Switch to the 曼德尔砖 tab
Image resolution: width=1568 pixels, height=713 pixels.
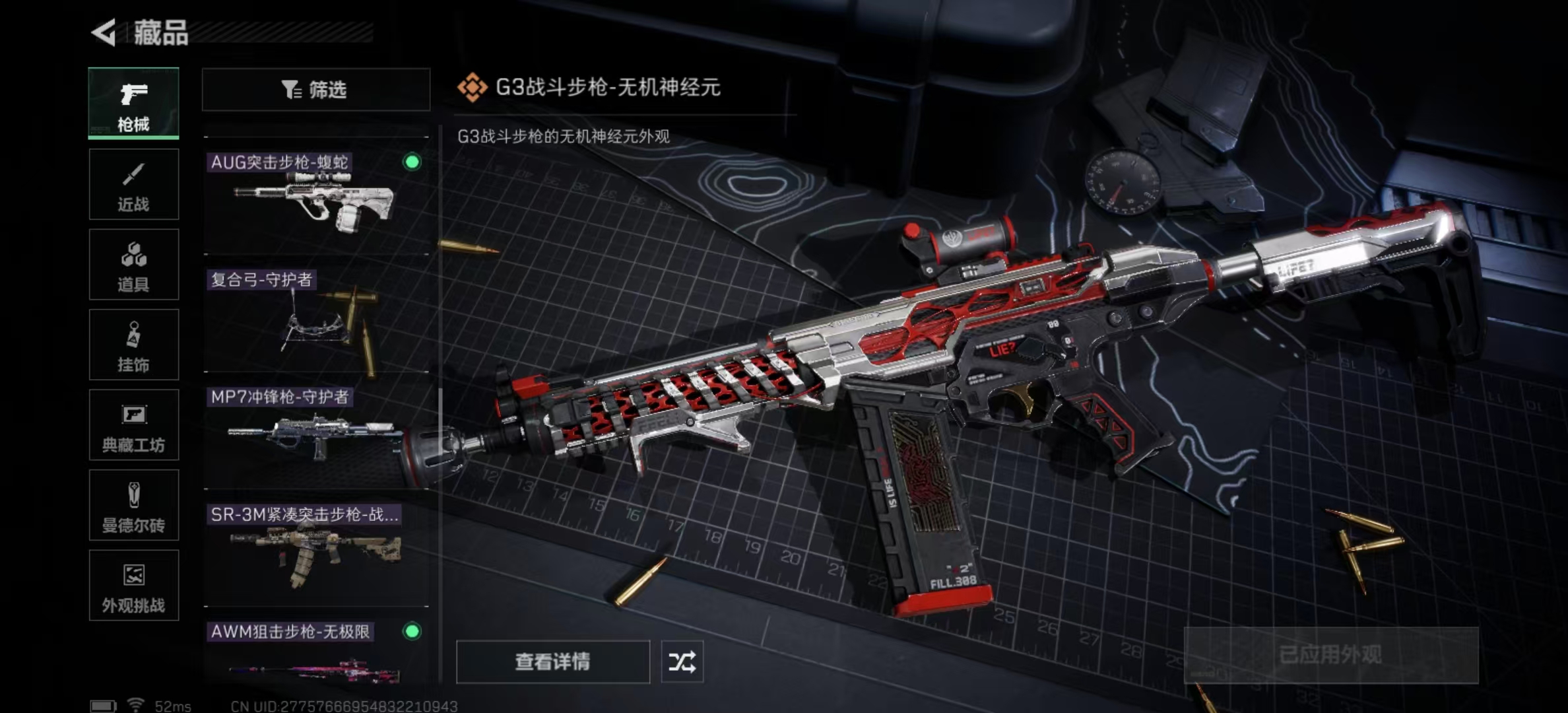134,505
